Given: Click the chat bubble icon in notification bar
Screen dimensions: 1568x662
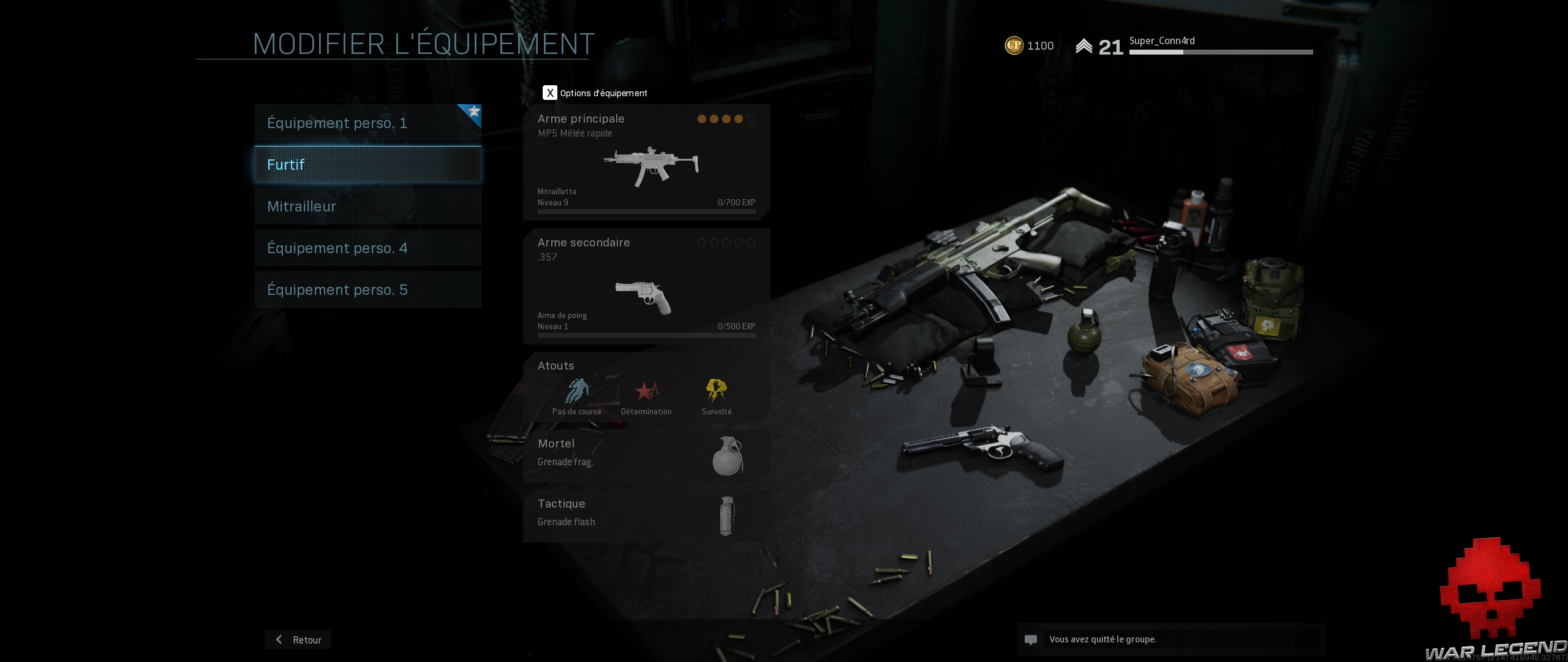Looking at the screenshot, I should pyautogui.click(x=1031, y=639).
